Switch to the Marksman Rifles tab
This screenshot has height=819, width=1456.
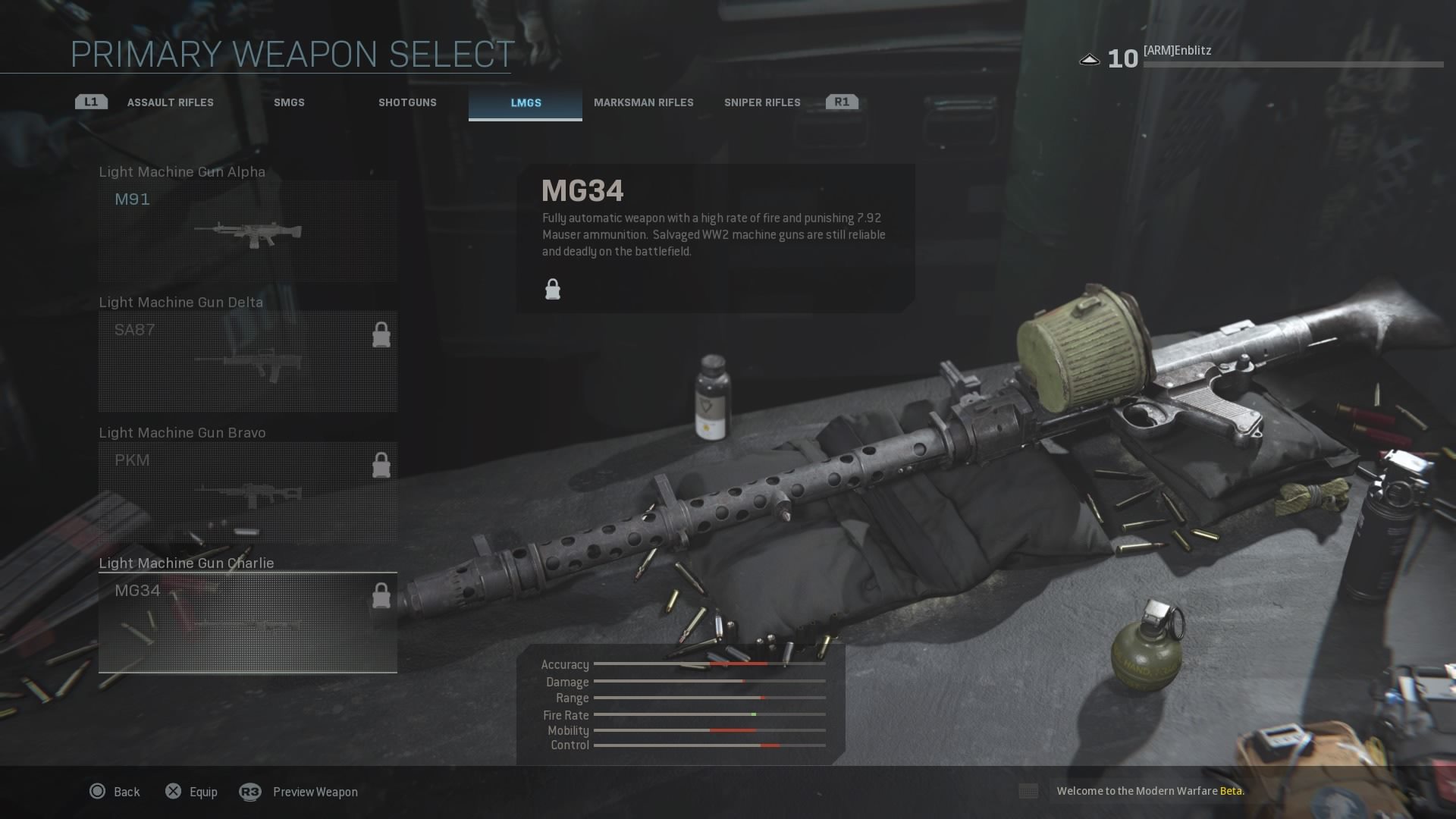pyautogui.click(x=645, y=102)
